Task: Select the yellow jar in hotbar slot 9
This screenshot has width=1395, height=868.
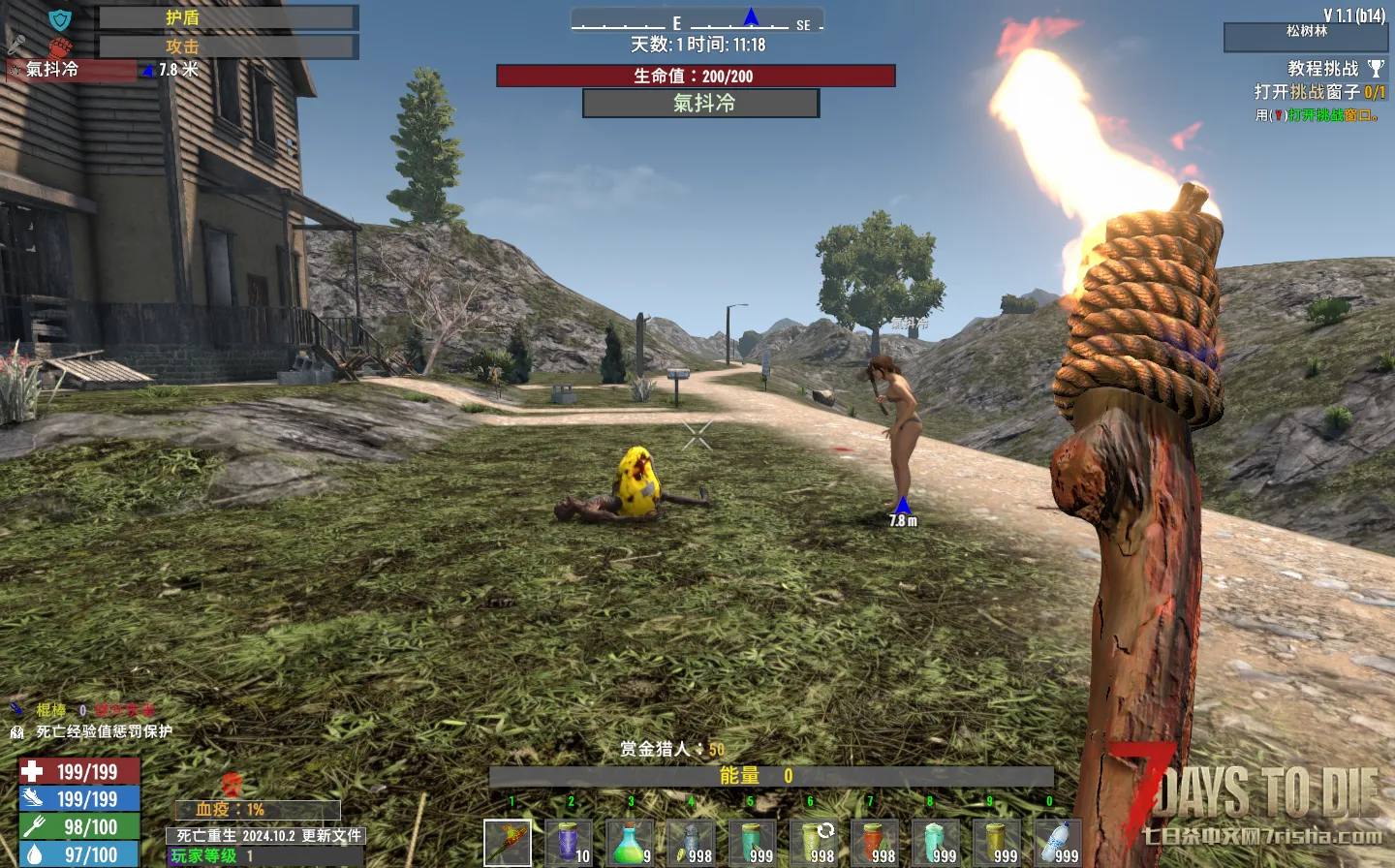Action: (996, 843)
